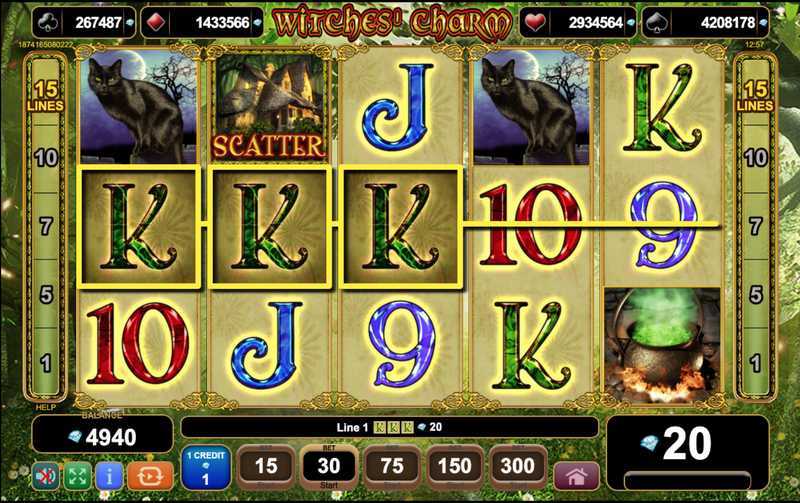
Task: Return to lobby with the home button
Action: (576, 474)
